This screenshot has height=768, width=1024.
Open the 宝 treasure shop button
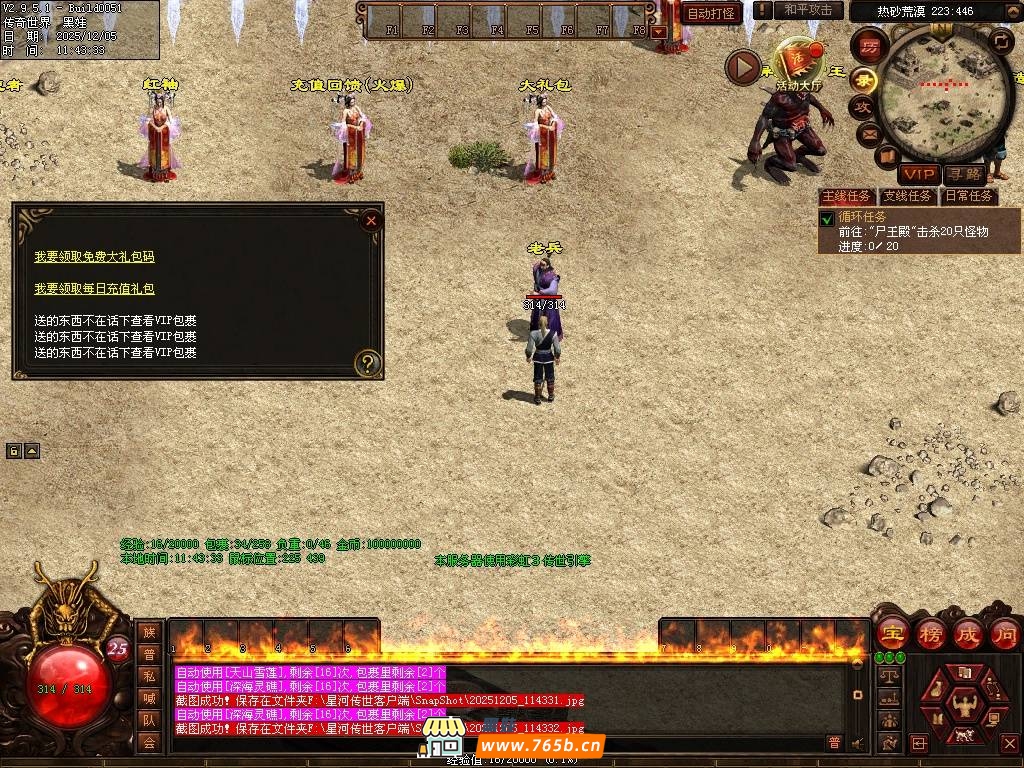892,633
